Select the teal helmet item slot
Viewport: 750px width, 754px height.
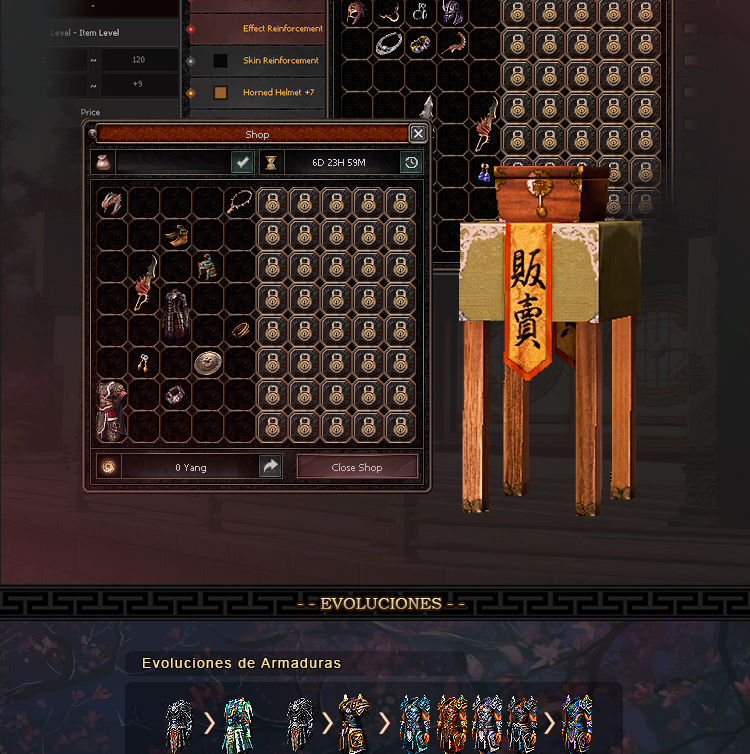point(207,266)
